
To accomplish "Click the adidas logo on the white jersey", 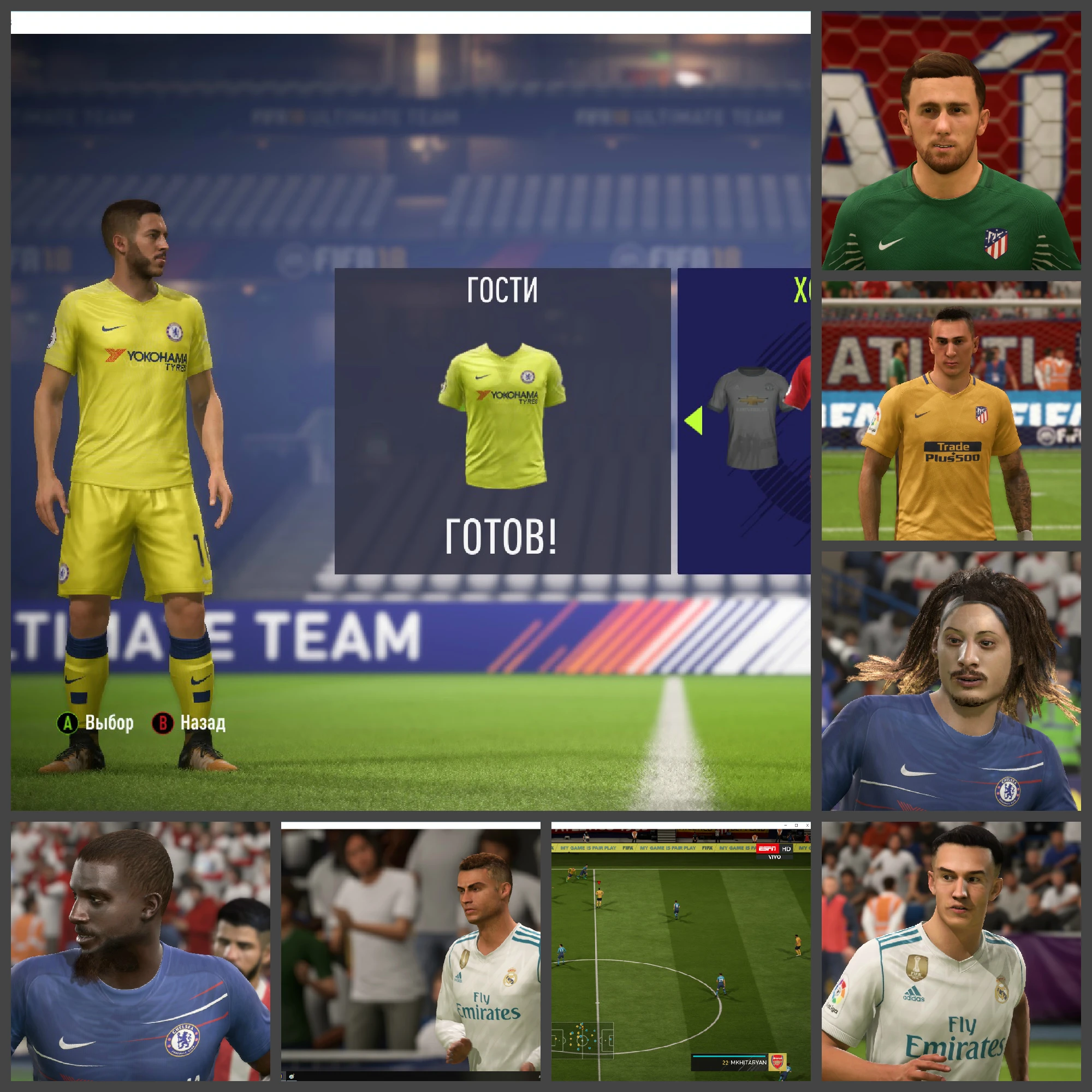I will point(914,993).
